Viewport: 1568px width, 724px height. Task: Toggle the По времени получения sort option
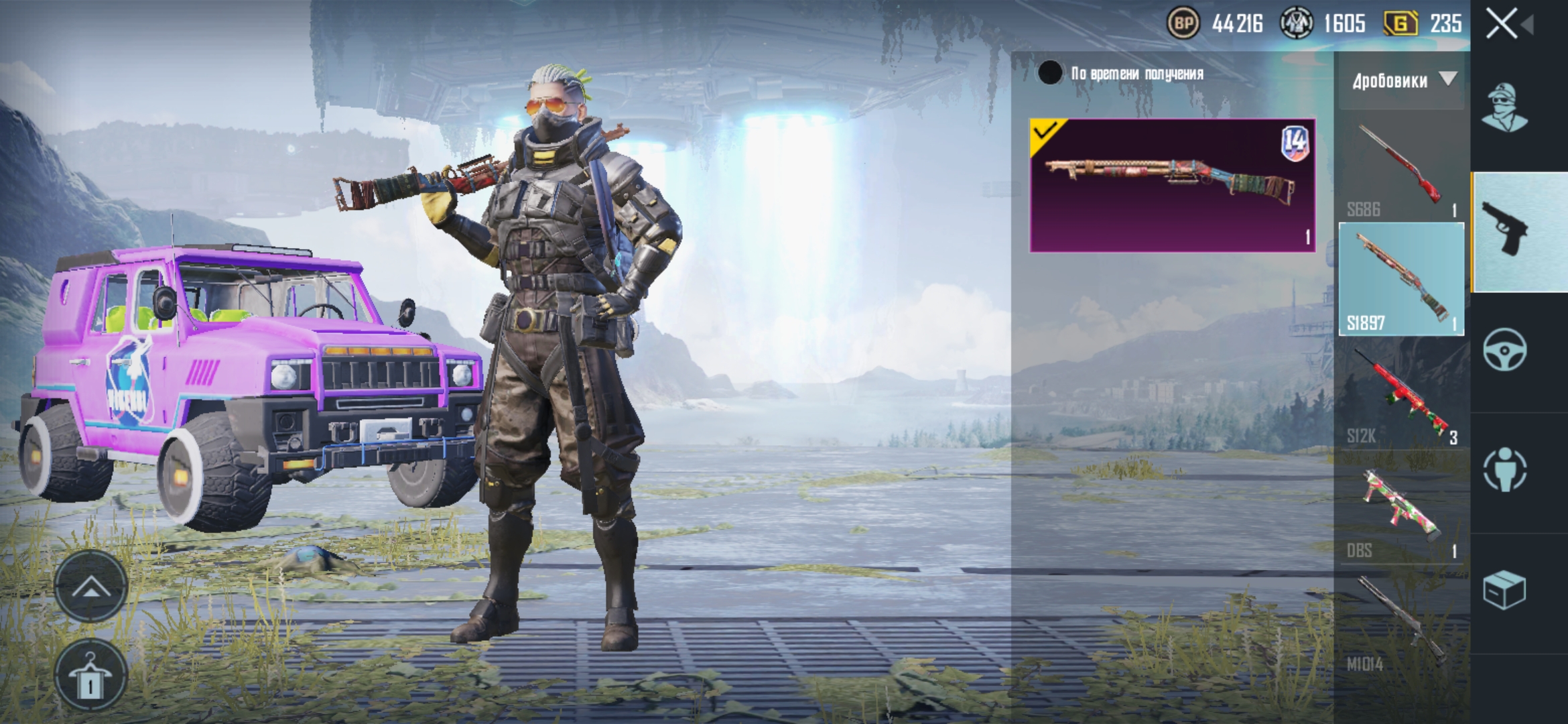[1050, 73]
